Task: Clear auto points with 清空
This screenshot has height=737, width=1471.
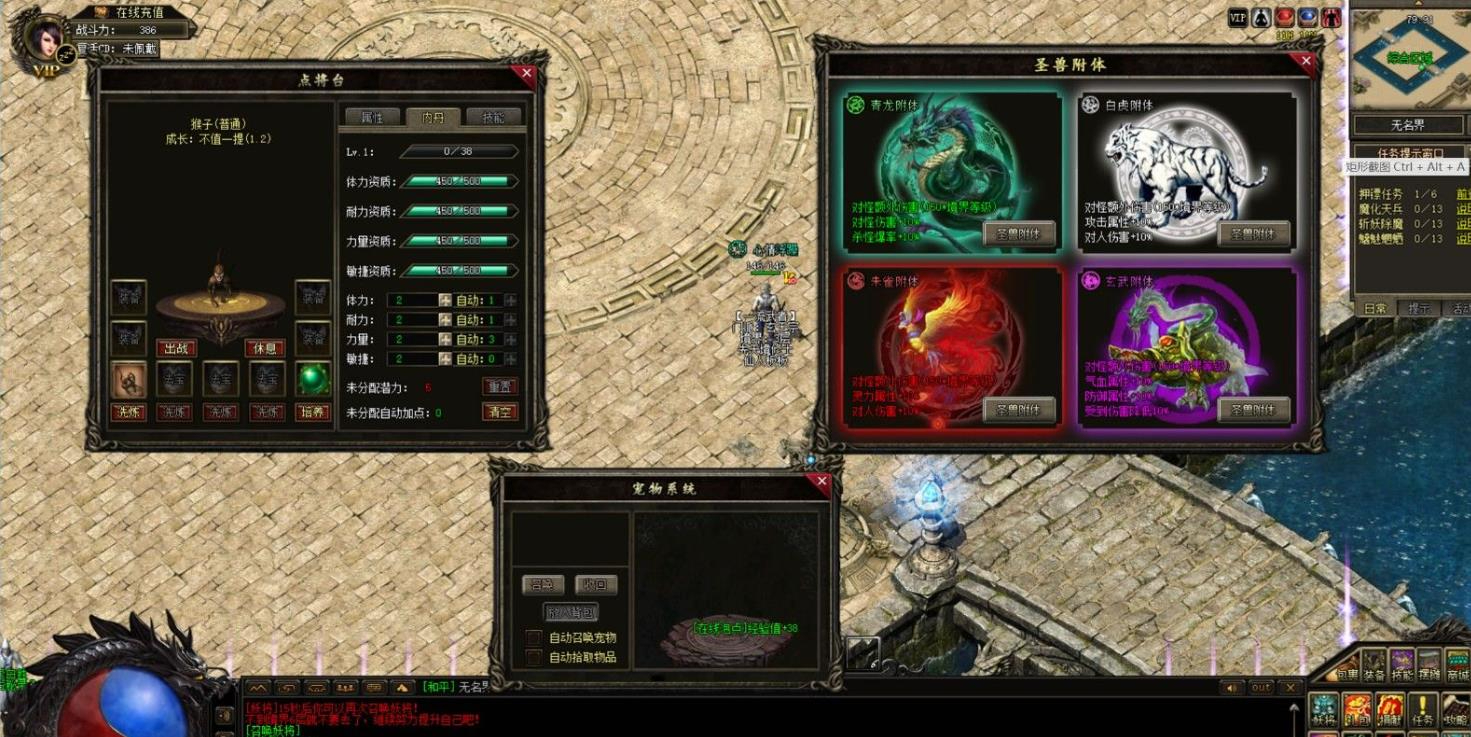Action: point(500,412)
